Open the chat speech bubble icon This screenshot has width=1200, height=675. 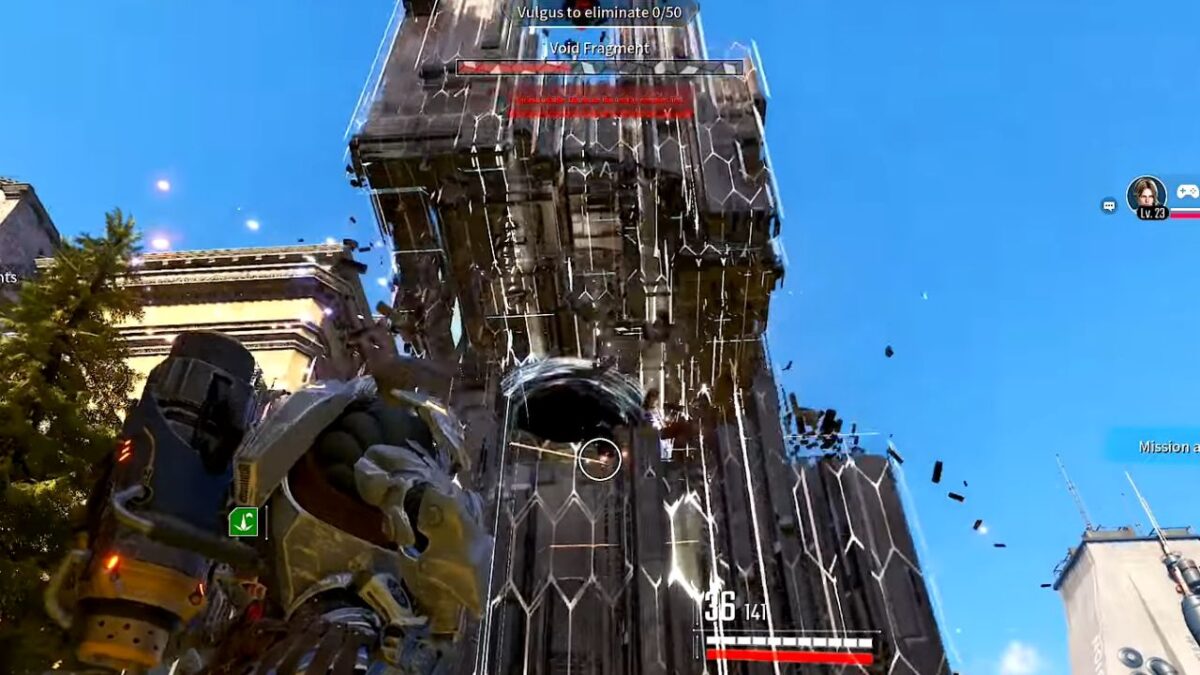[1109, 206]
